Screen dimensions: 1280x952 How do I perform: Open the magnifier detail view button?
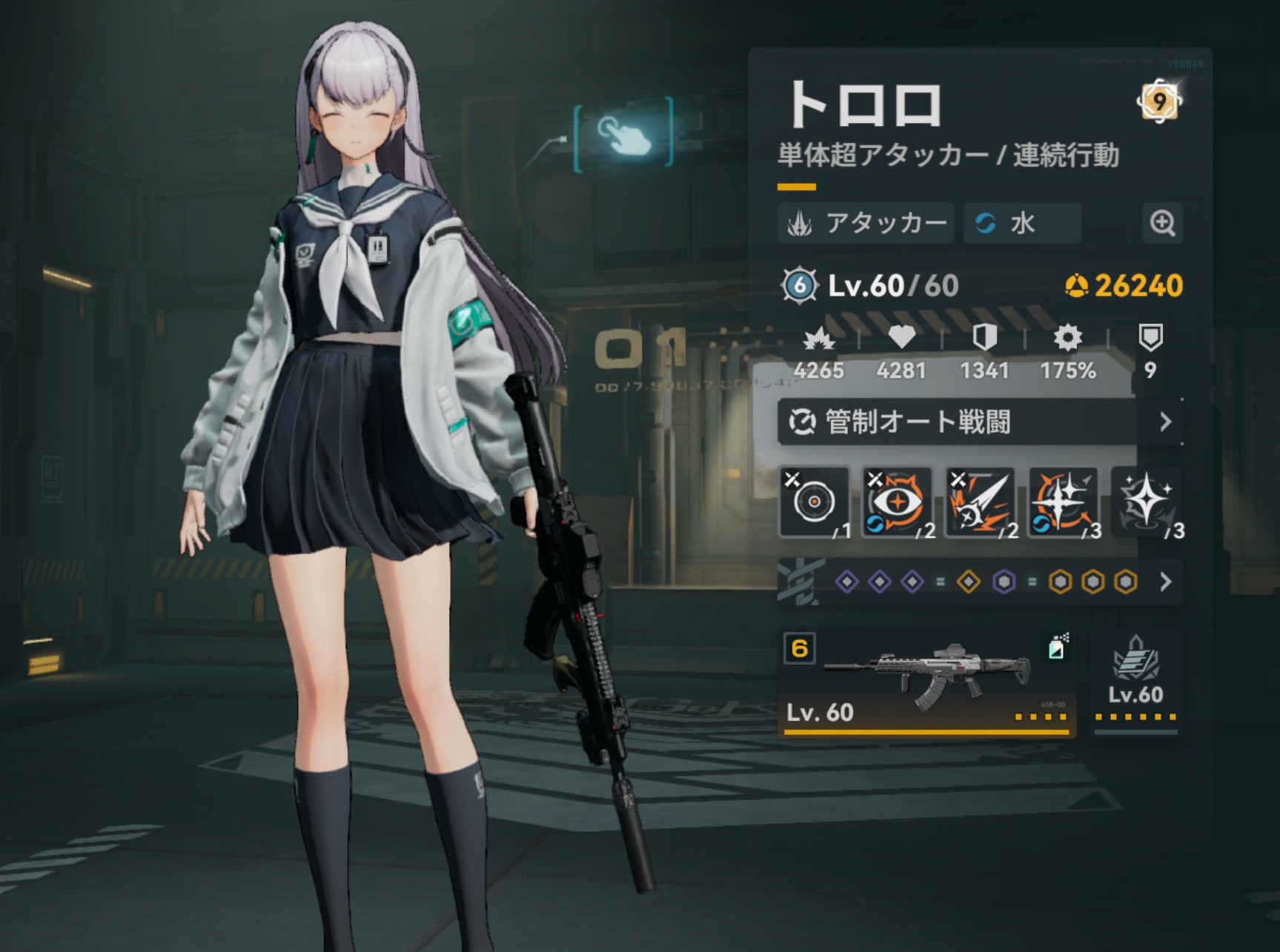coord(1162,222)
